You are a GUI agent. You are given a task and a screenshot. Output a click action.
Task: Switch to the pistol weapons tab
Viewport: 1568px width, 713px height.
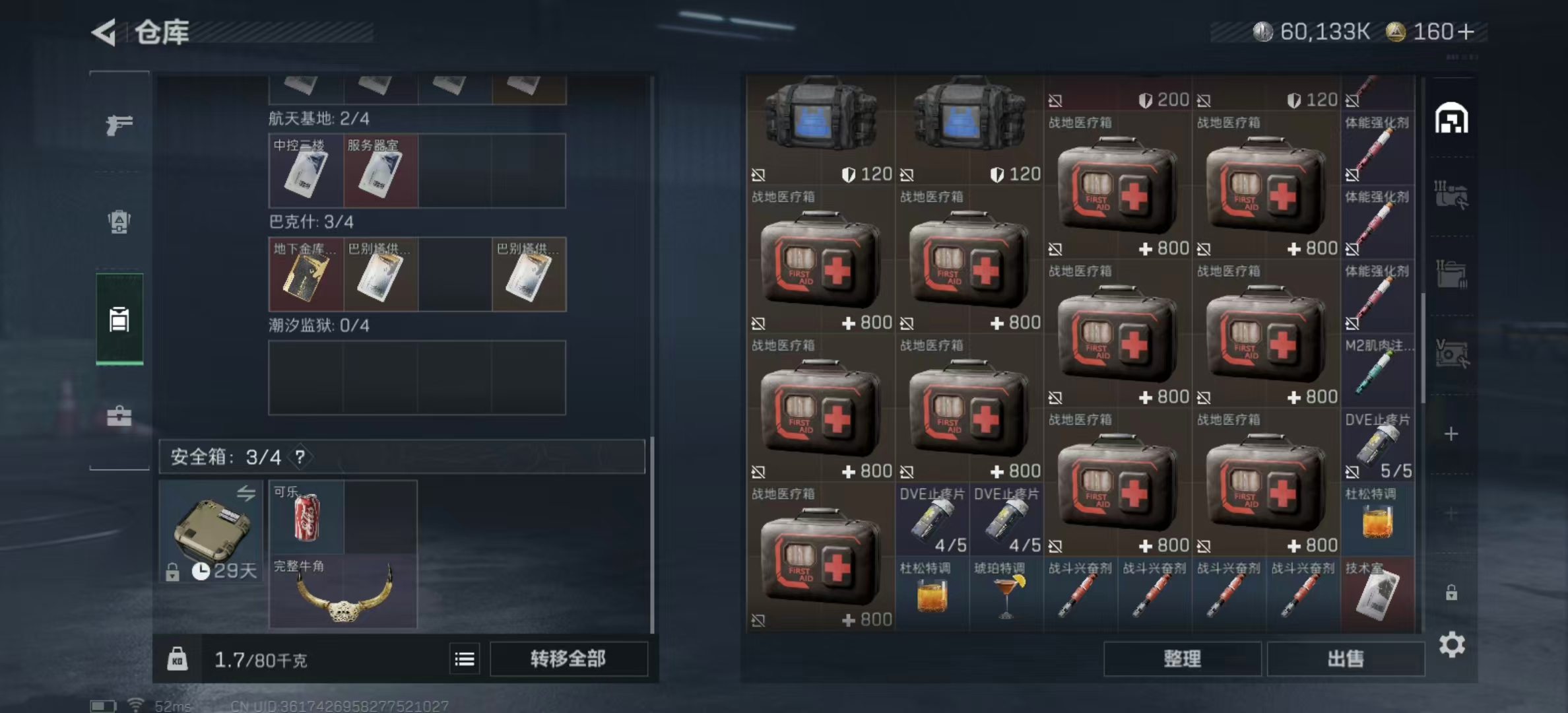point(119,124)
